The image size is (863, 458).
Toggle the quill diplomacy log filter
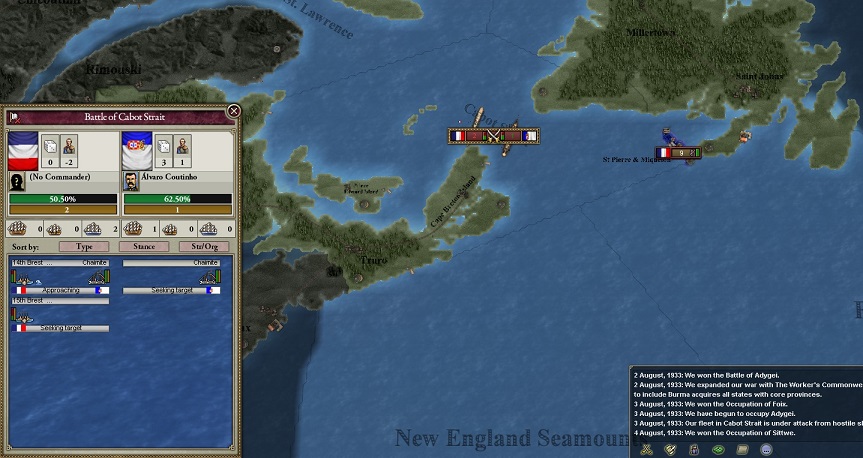pos(668,450)
